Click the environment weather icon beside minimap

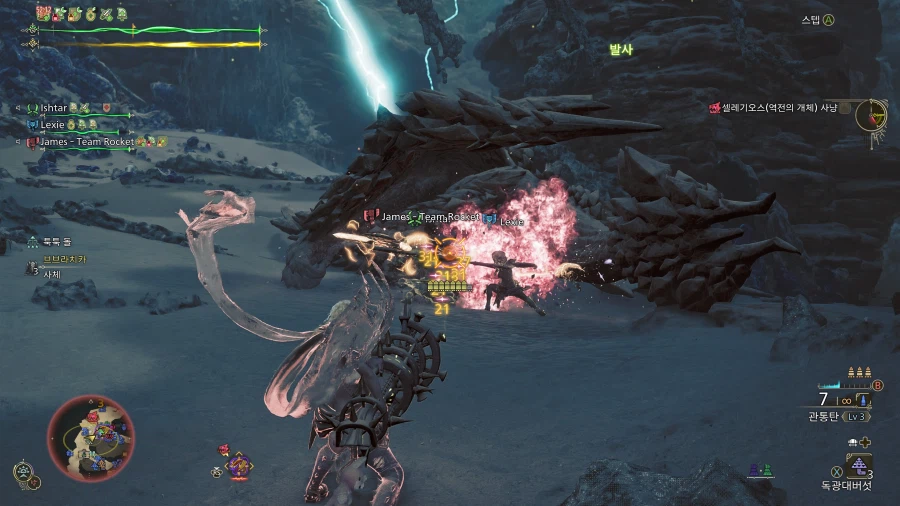click(x=25, y=474)
